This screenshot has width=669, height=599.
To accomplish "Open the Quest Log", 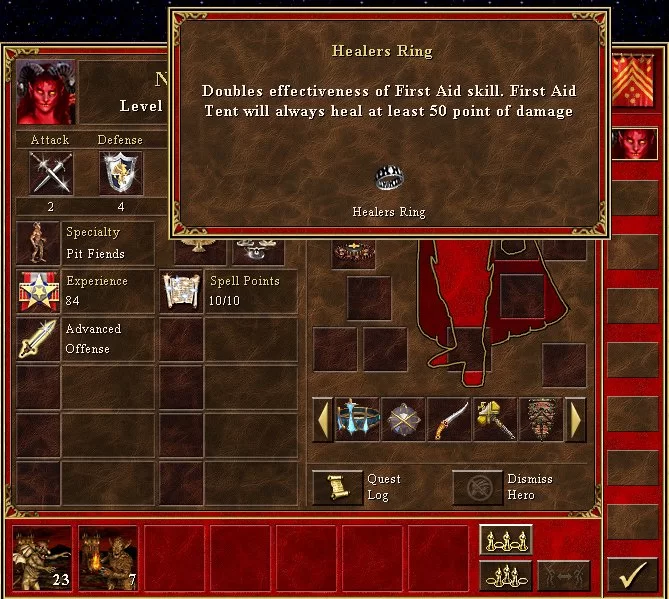I will [337, 487].
